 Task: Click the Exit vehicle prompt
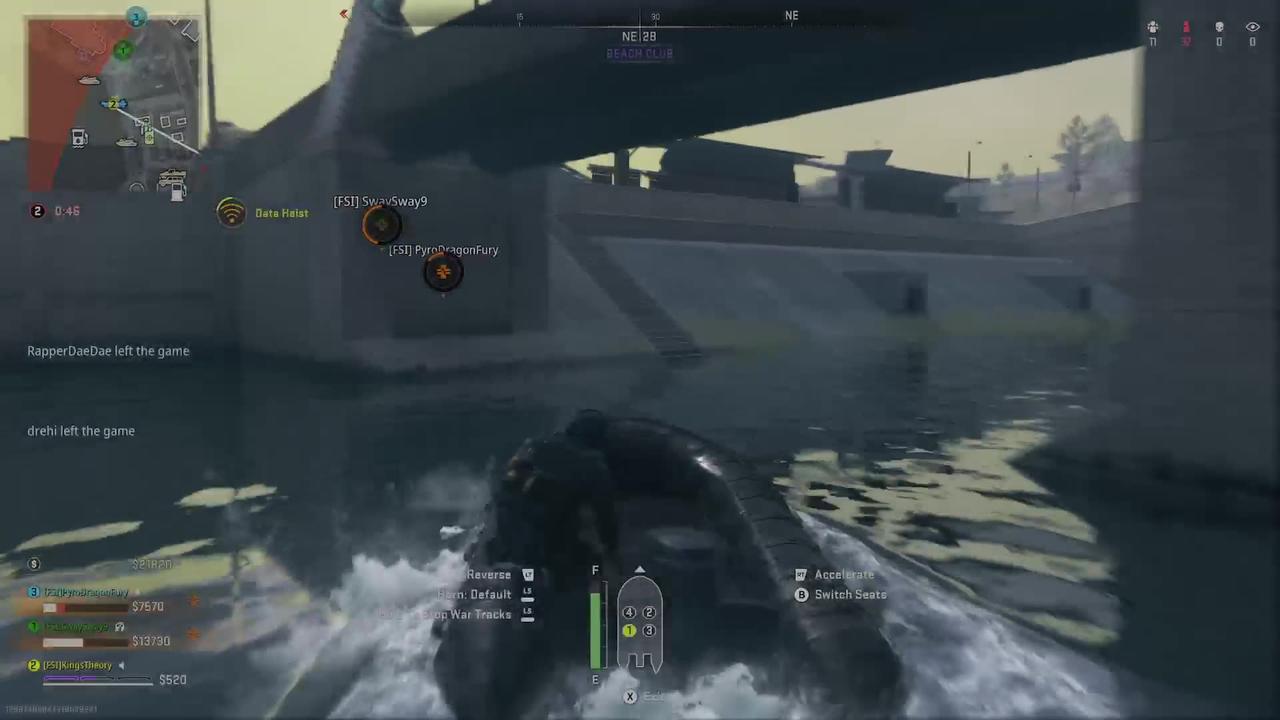pyautogui.click(x=630, y=696)
